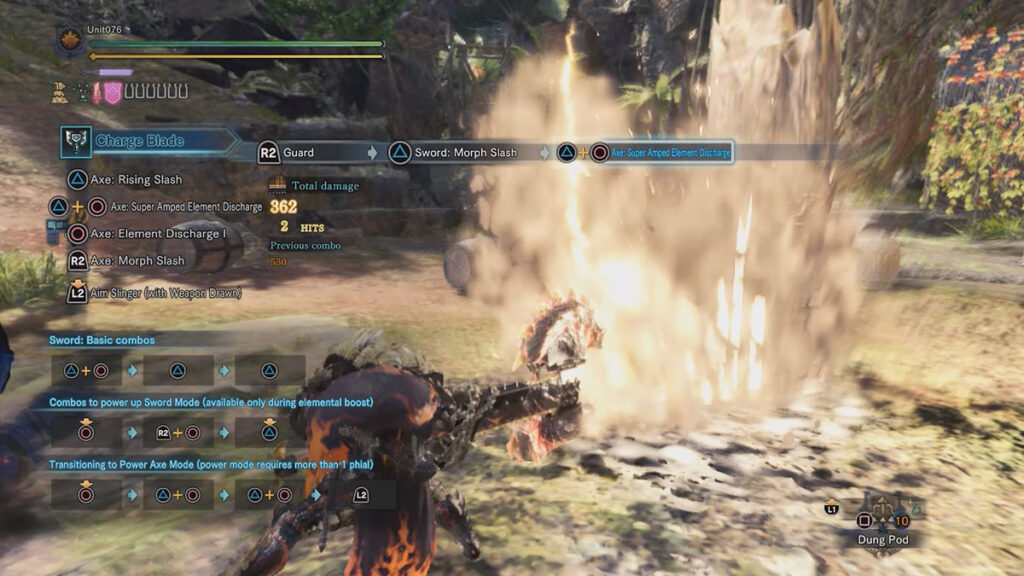
Task: Click the highlighted Super Amped Element Discharge combo step
Action: [x=658, y=153]
